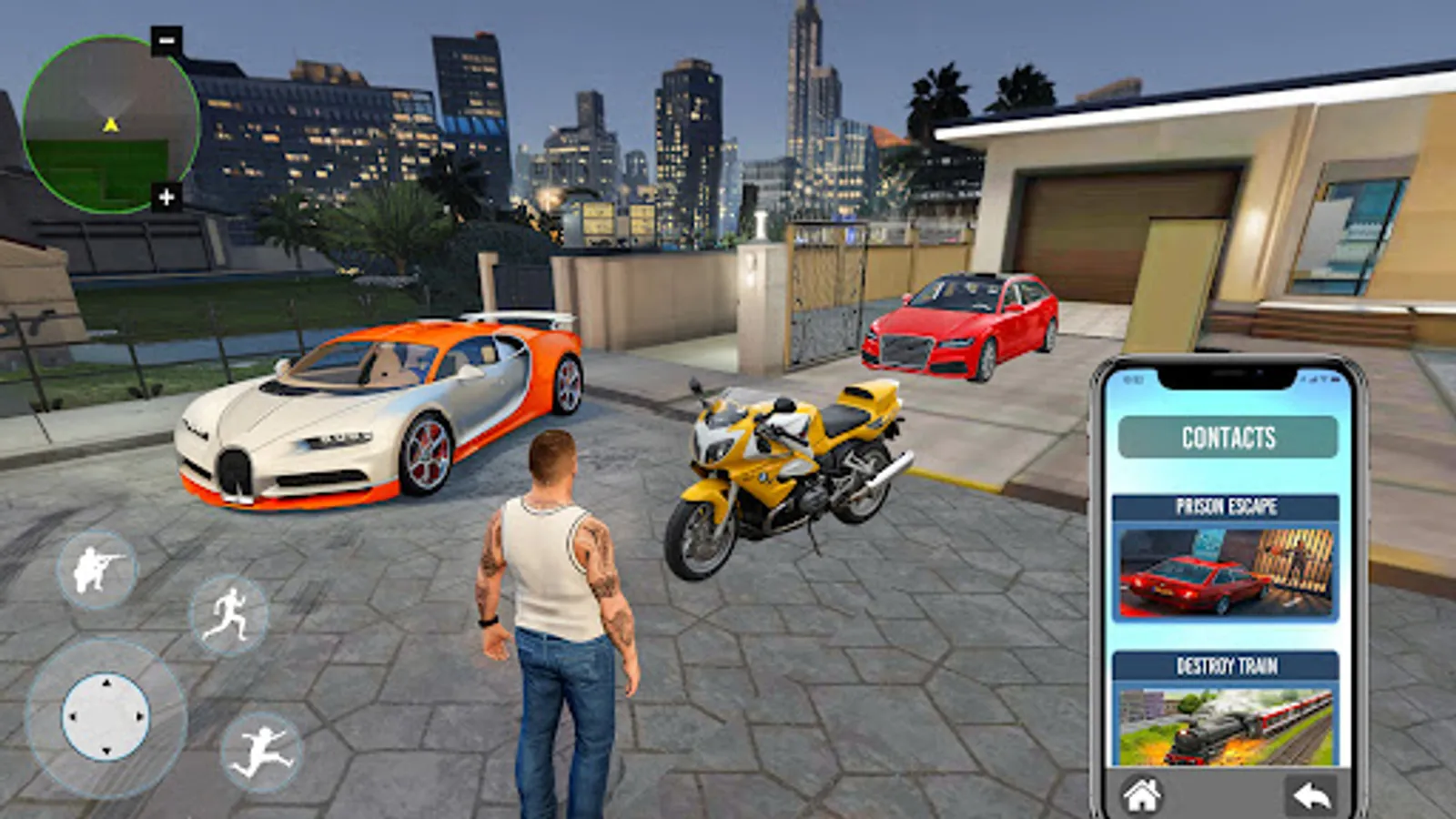Image resolution: width=1456 pixels, height=819 pixels.
Task: Click the player arrow marker on minimap
Action: click(109, 124)
